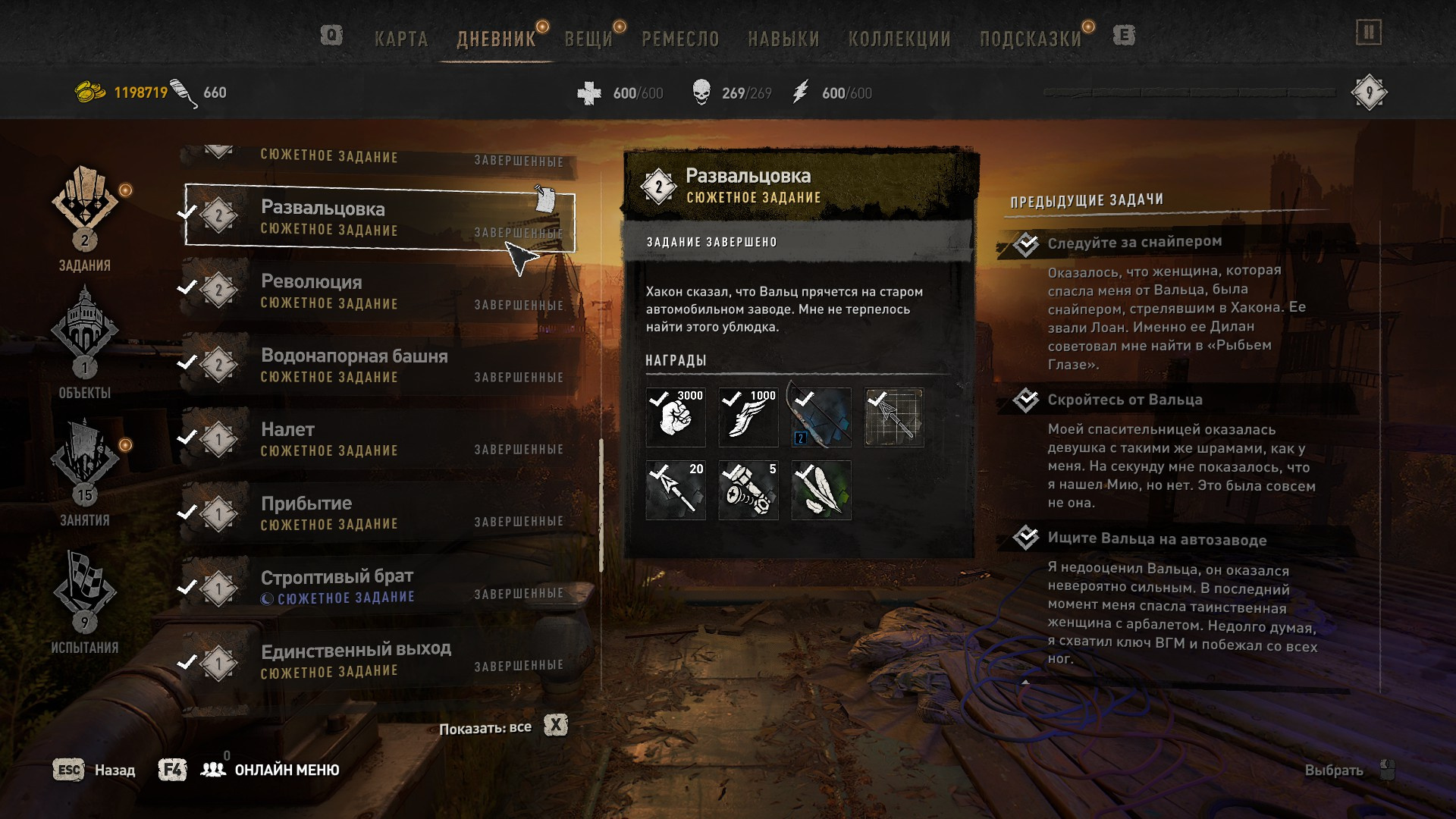Open the ОНЛАЙН МЕНЮ

(286, 770)
